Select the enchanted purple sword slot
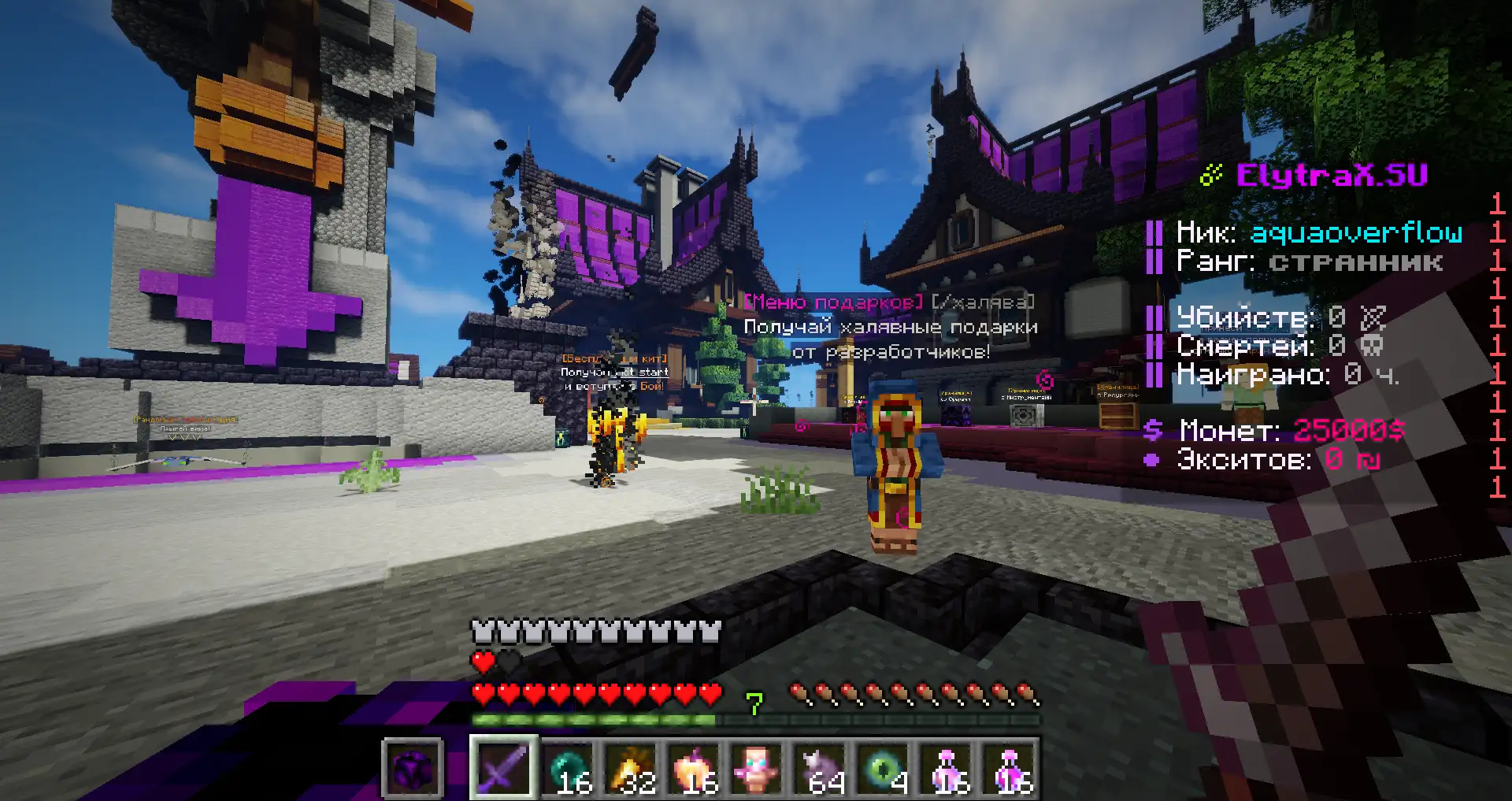The height and width of the screenshot is (801, 1512). coord(503,767)
